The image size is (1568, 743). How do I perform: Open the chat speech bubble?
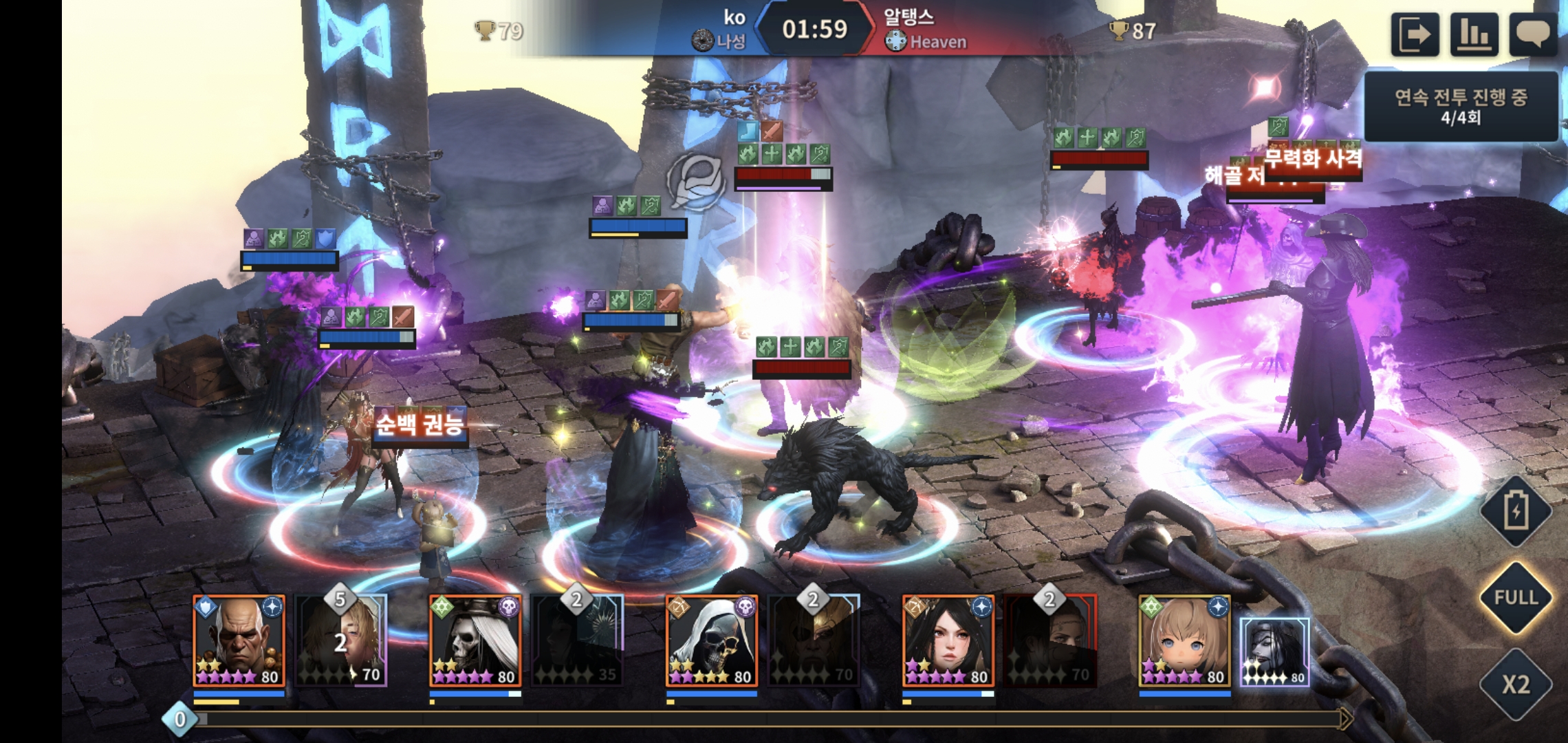(1533, 34)
